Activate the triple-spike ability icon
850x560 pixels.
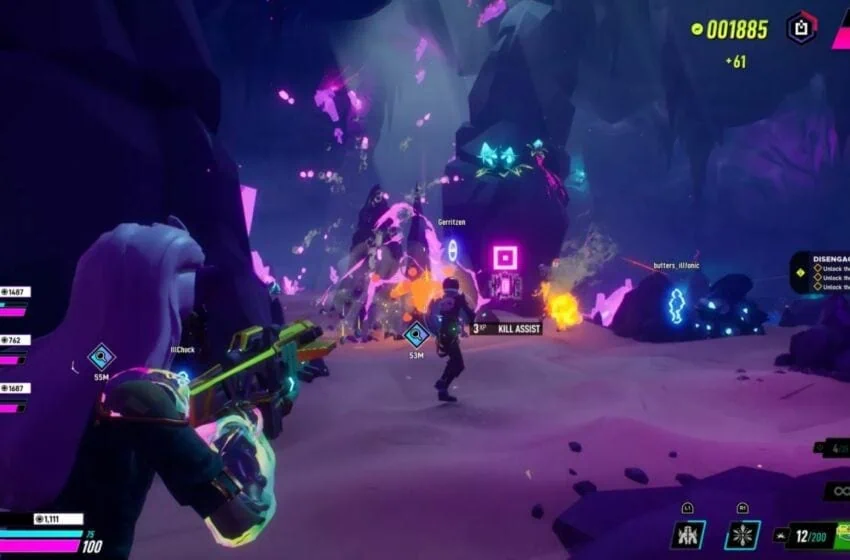pyautogui.click(x=687, y=534)
